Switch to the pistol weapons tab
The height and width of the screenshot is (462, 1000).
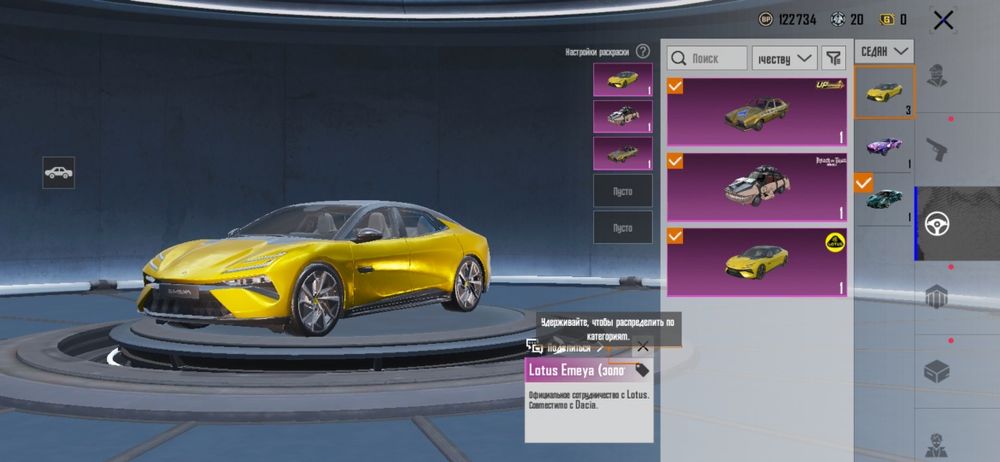coord(936,149)
